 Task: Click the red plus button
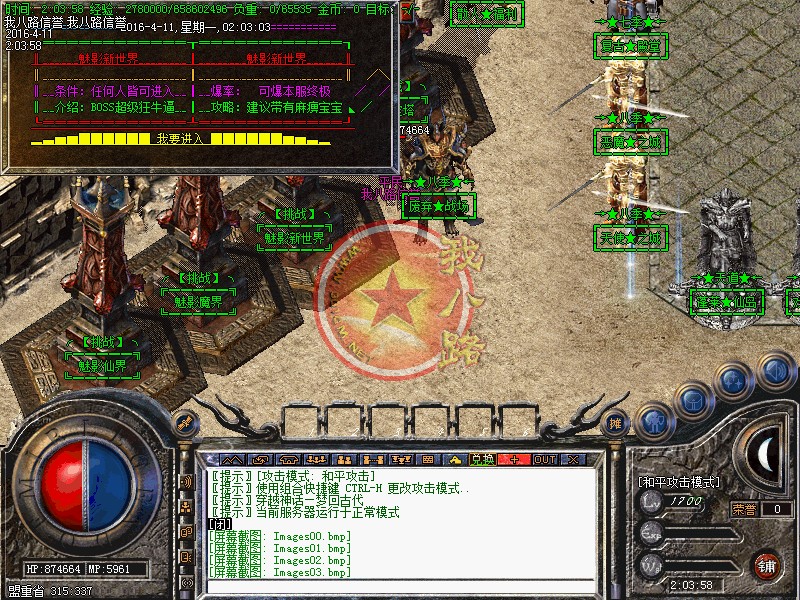pyautogui.click(x=514, y=459)
